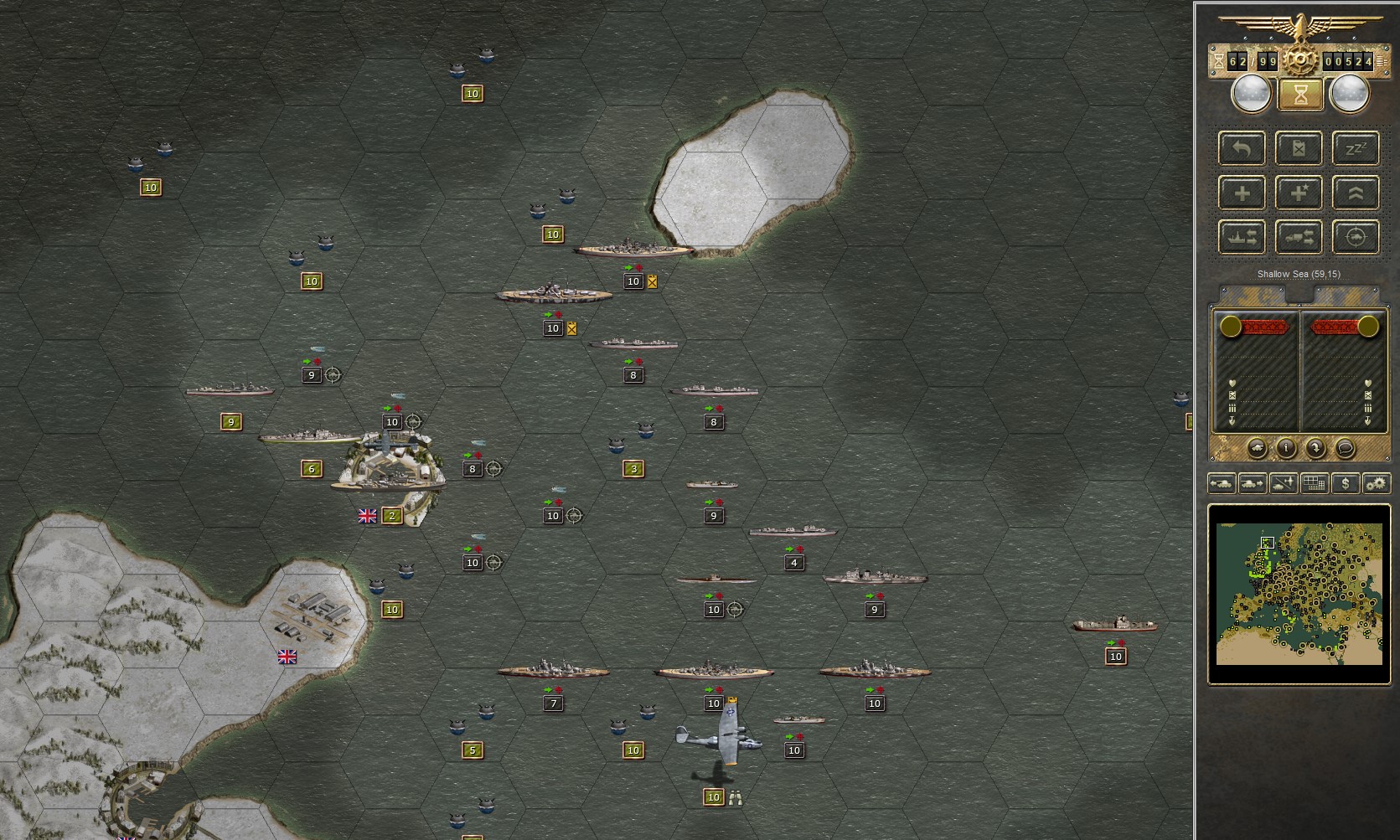Toggle the hex grid overlay icon
The height and width of the screenshot is (840, 1400).
(x=1315, y=483)
